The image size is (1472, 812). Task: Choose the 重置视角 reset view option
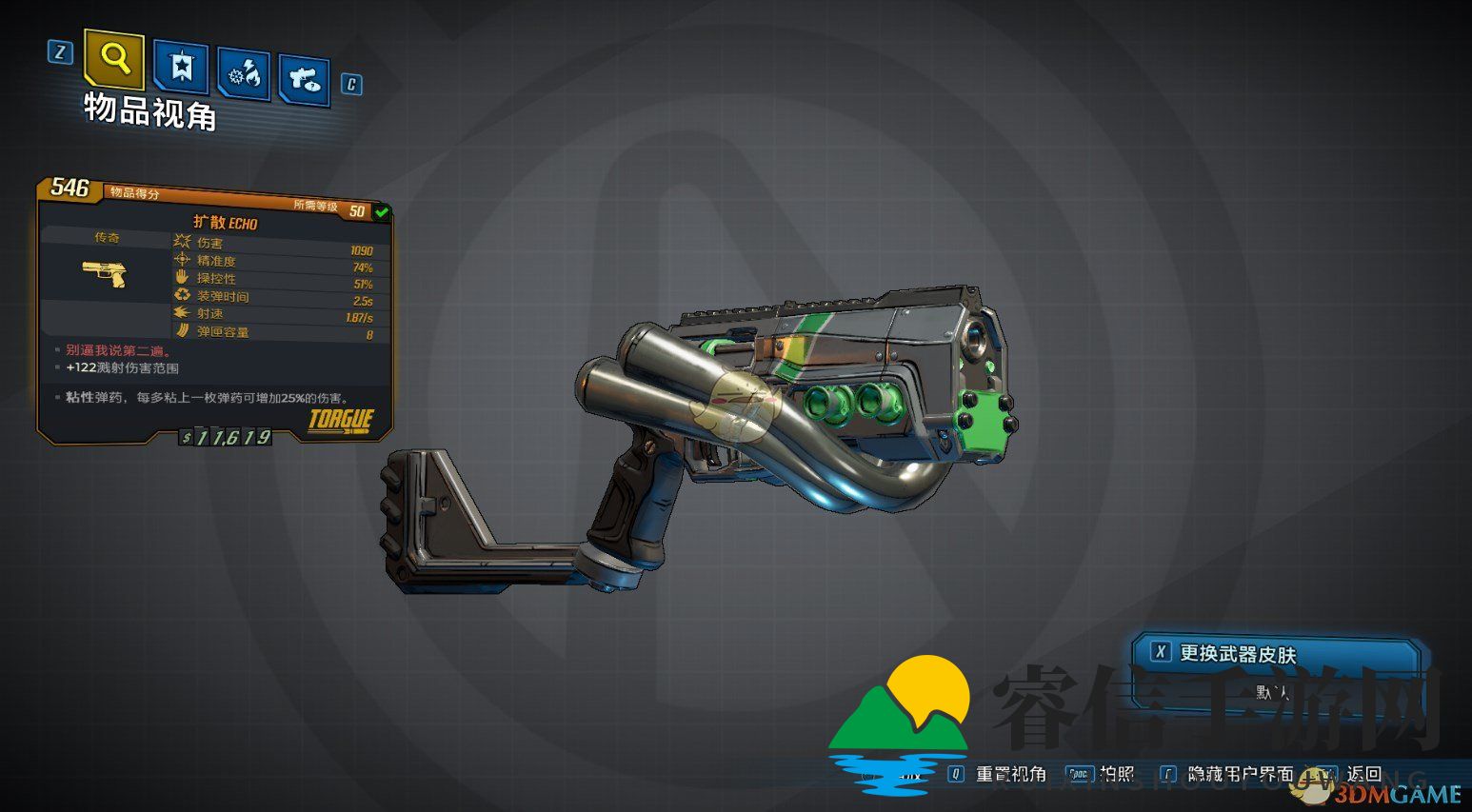click(1010, 774)
